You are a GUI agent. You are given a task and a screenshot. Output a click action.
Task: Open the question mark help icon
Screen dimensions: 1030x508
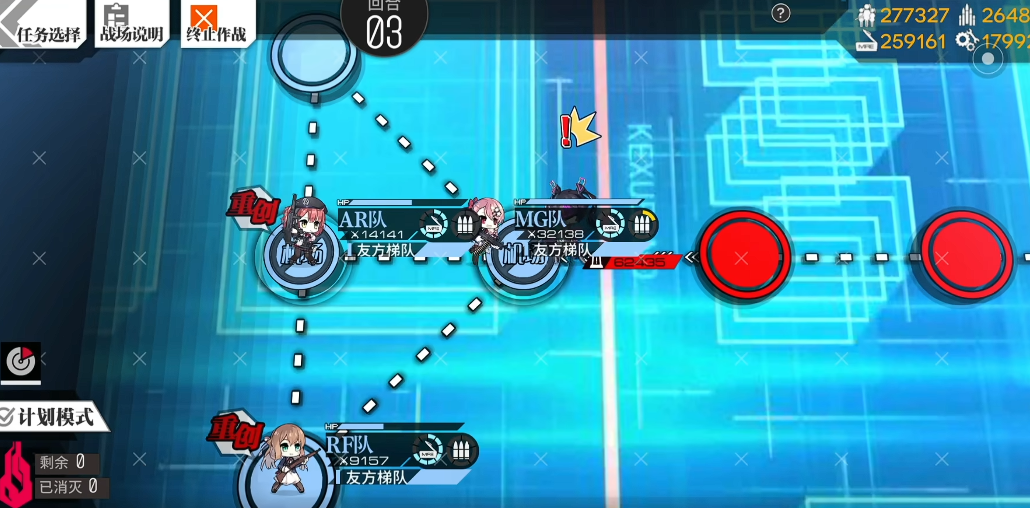781,13
